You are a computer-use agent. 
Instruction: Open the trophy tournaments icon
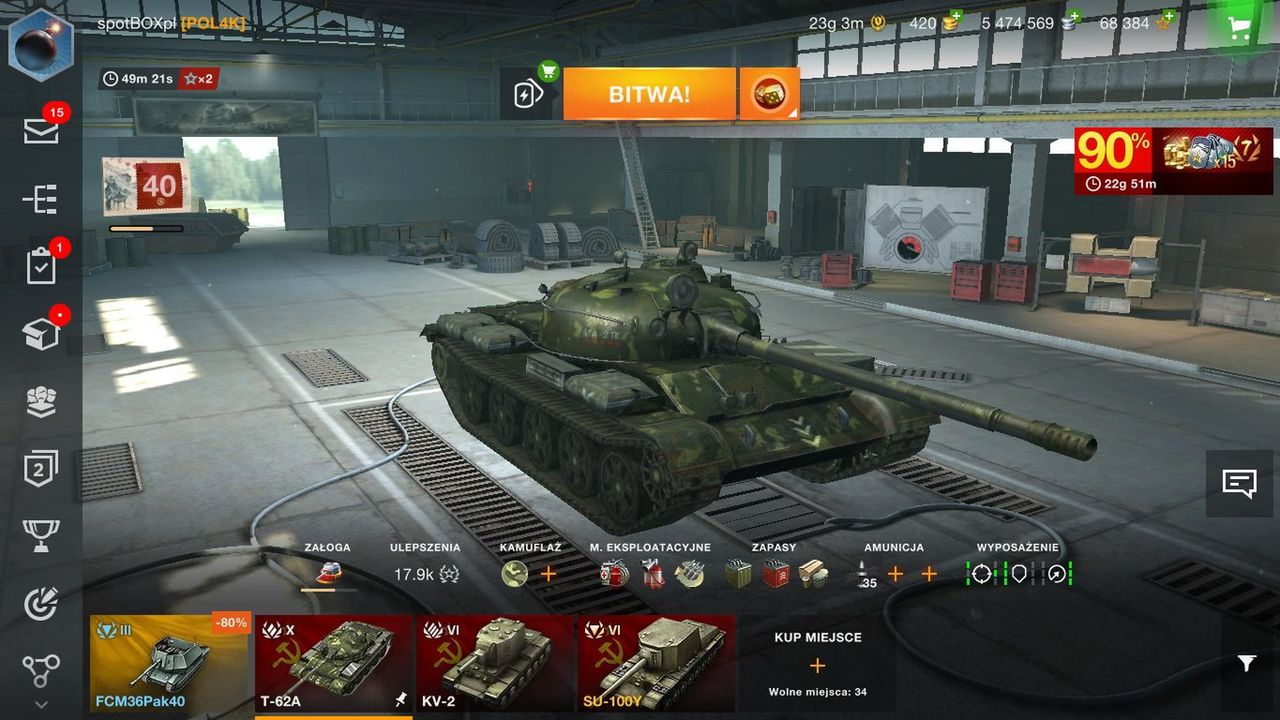tap(41, 536)
